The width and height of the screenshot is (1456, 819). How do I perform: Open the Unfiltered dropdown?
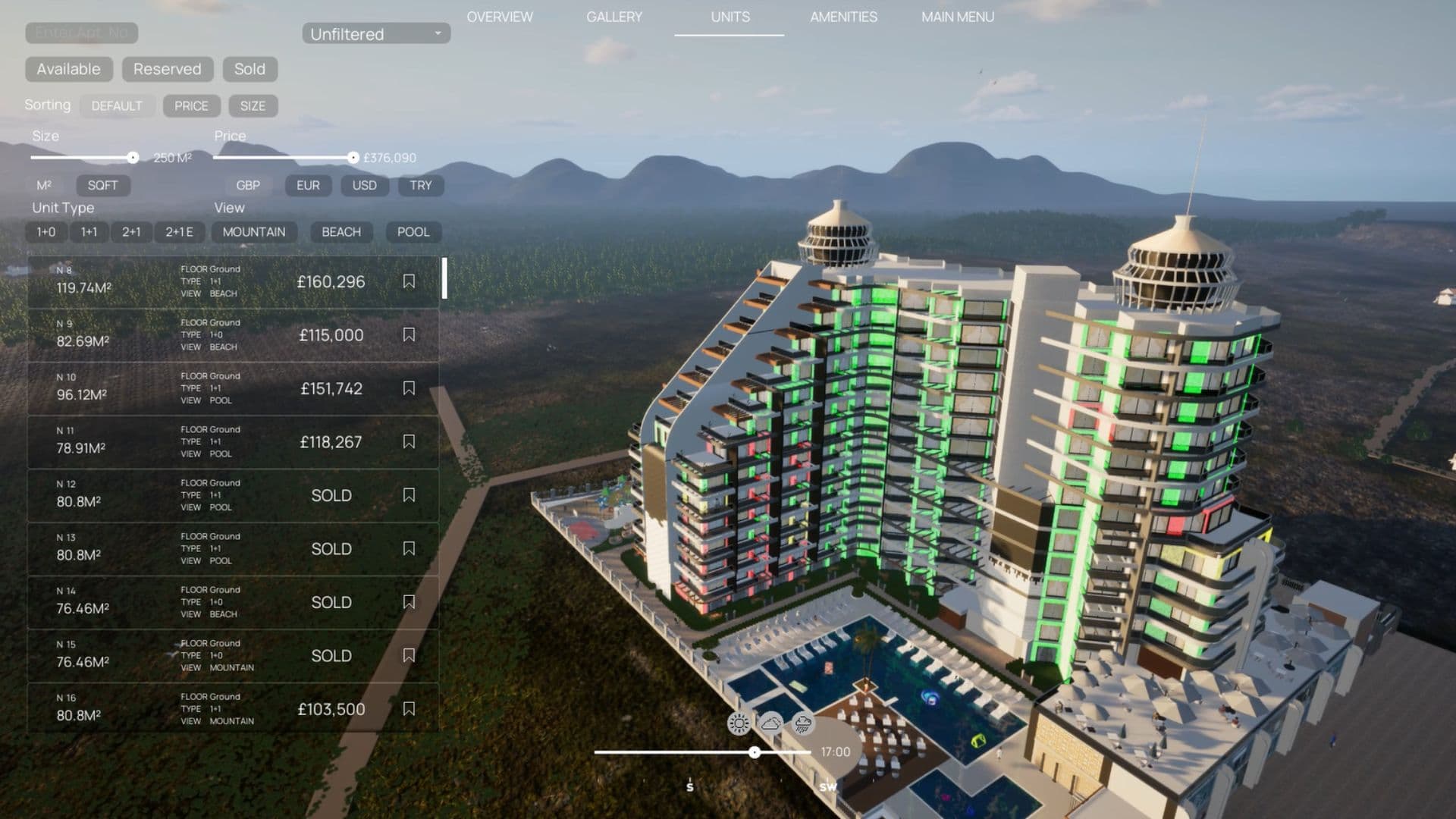pyautogui.click(x=375, y=34)
